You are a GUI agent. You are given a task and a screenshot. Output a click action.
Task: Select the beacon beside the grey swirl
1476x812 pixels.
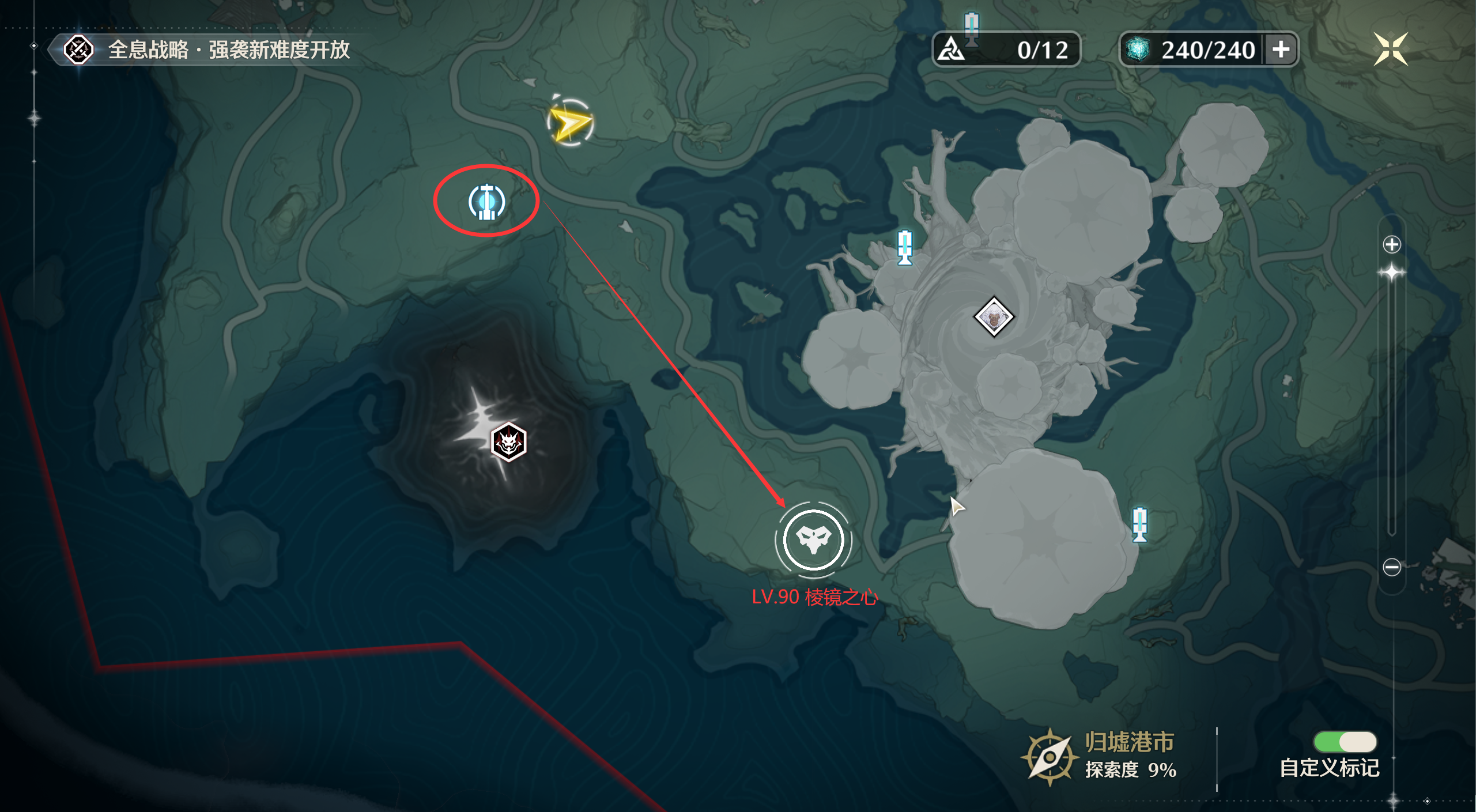click(904, 248)
